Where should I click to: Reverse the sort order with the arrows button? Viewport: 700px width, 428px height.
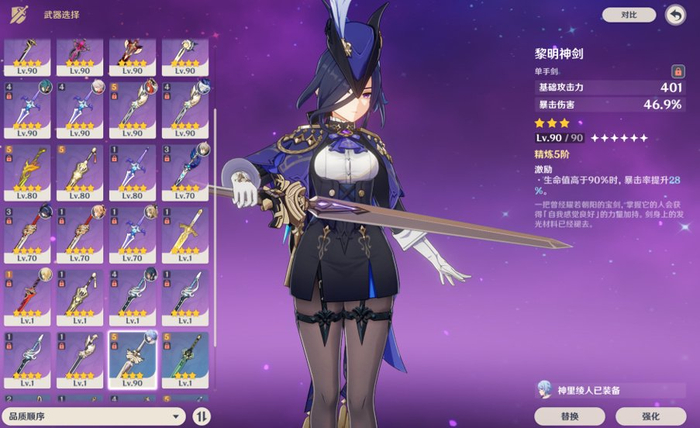[x=201, y=416]
